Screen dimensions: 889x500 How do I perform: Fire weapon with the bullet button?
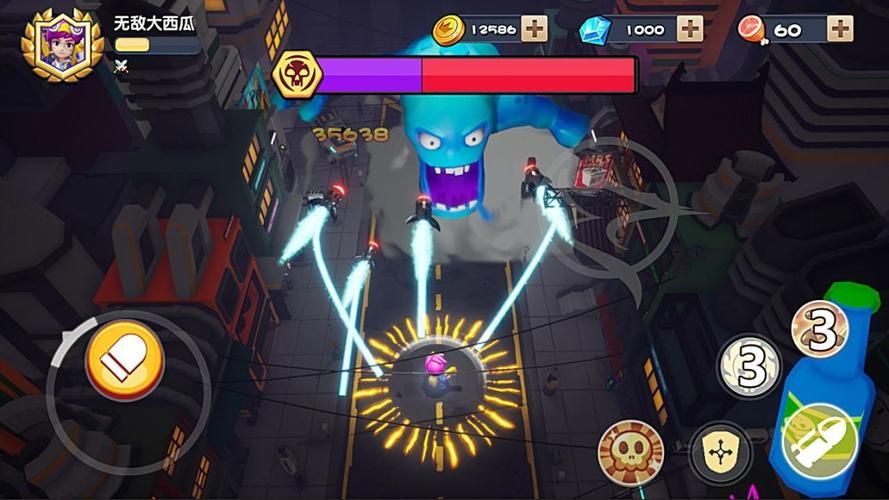click(820, 441)
